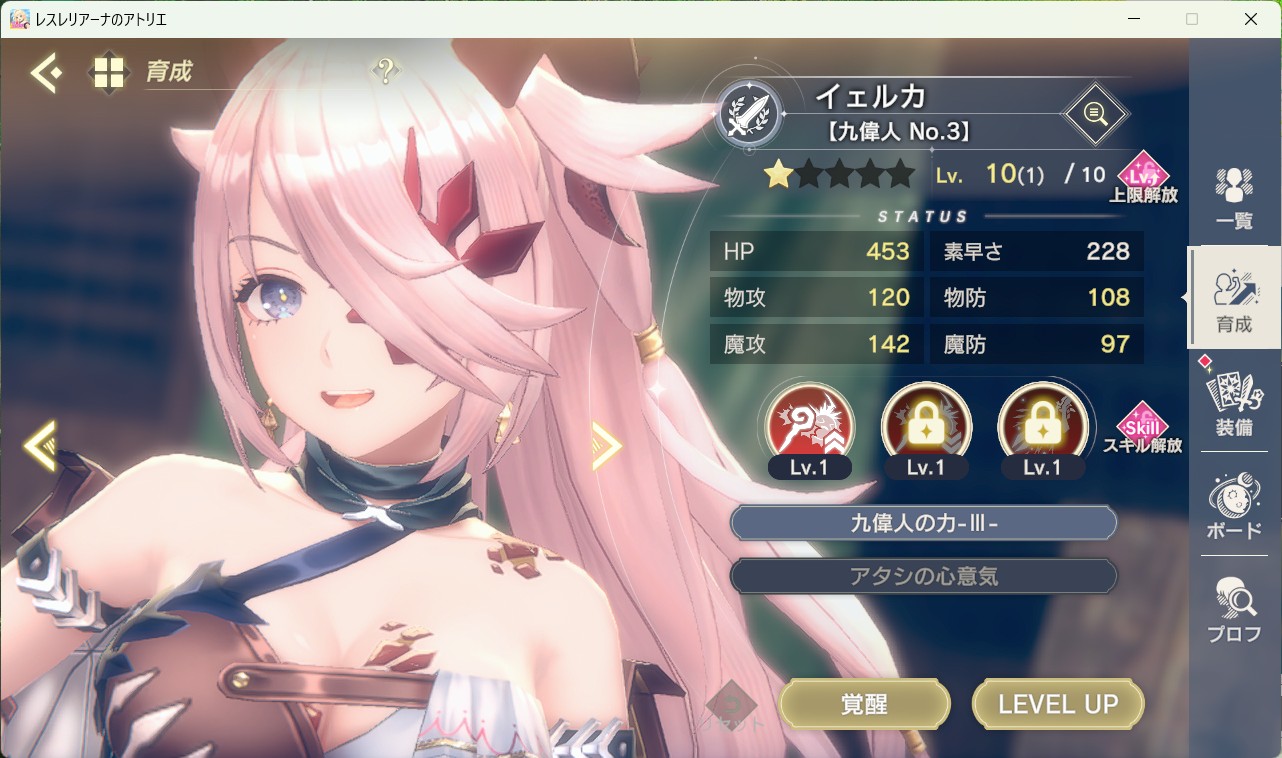1282x758 pixels.
Task: Open the プロフ profile tab
Action: (x=1234, y=609)
